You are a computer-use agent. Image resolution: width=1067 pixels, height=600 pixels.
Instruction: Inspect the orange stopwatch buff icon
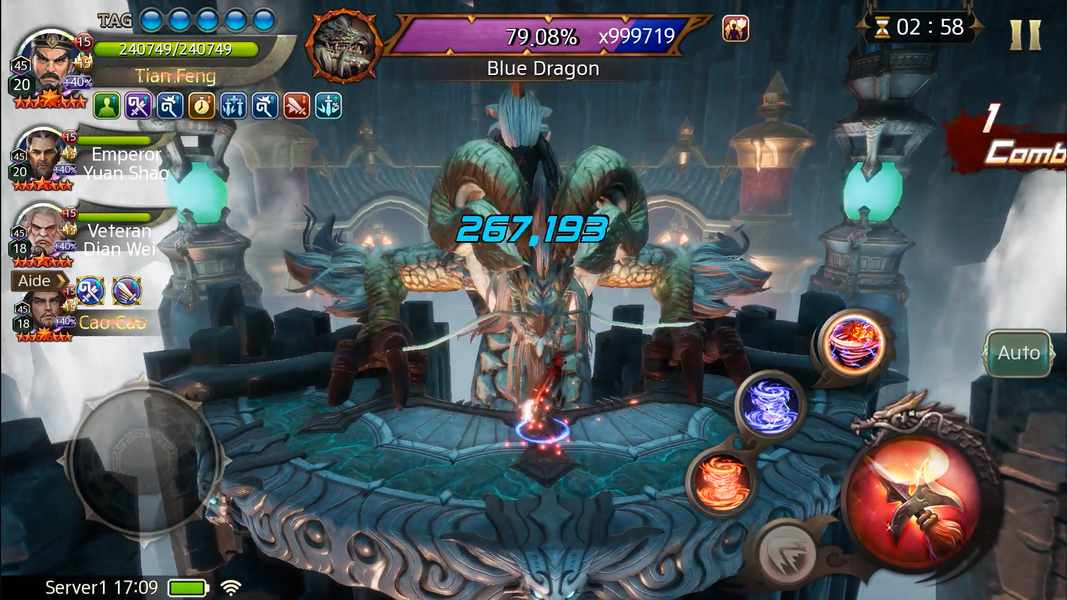[x=202, y=105]
